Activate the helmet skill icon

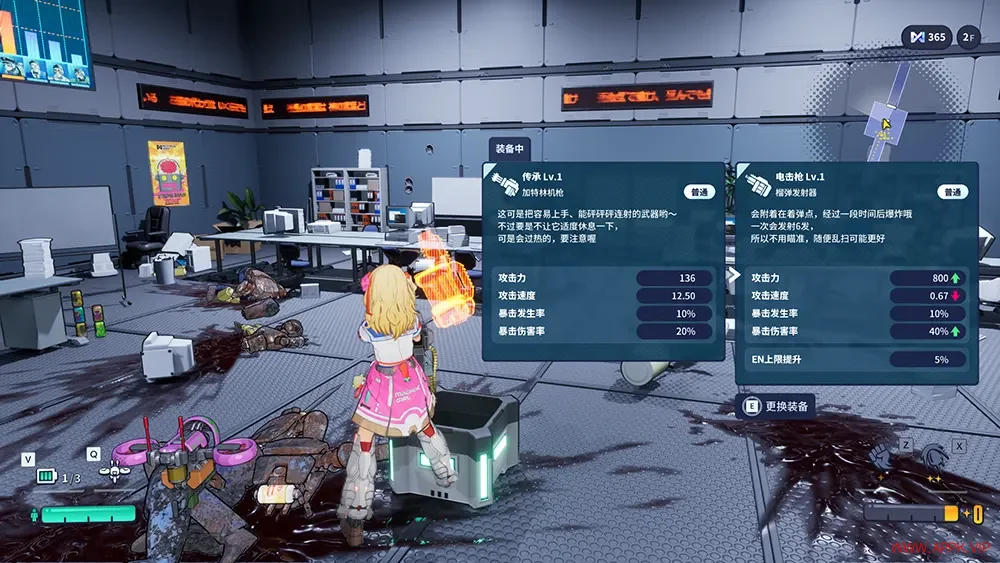click(x=935, y=458)
